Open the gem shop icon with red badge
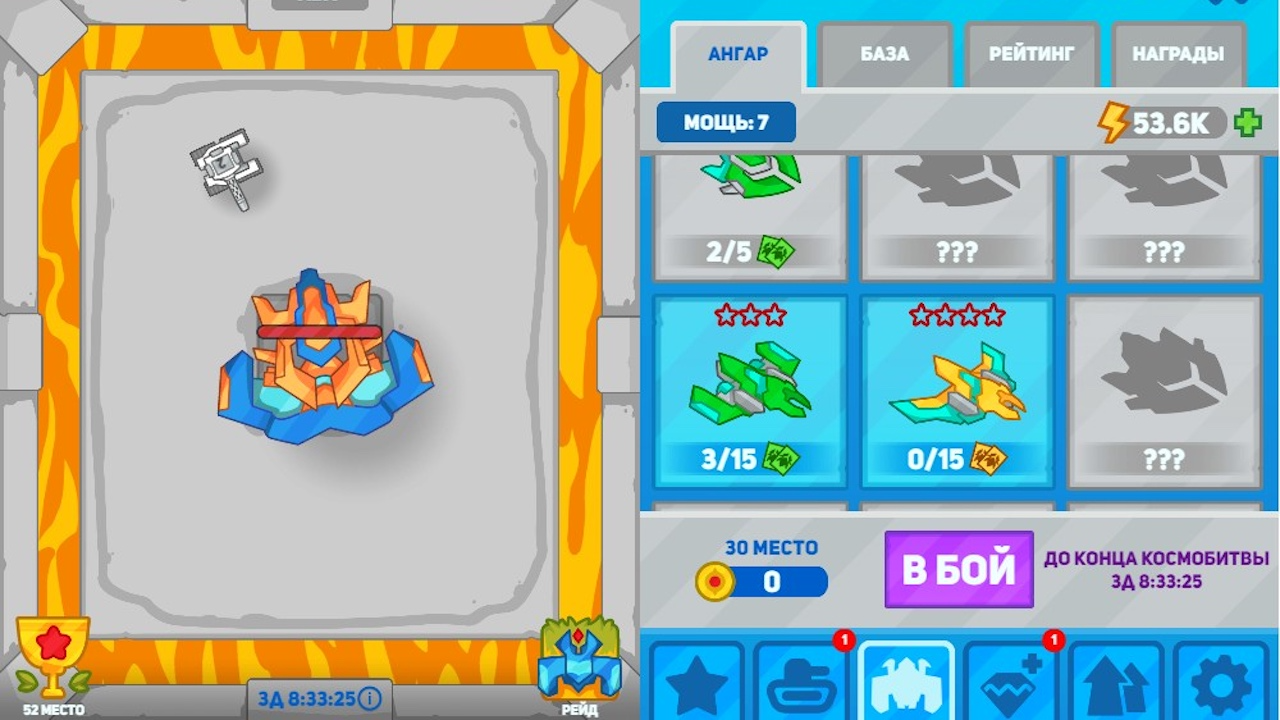Image resolution: width=1280 pixels, height=720 pixels. (x=1010, y=685)
